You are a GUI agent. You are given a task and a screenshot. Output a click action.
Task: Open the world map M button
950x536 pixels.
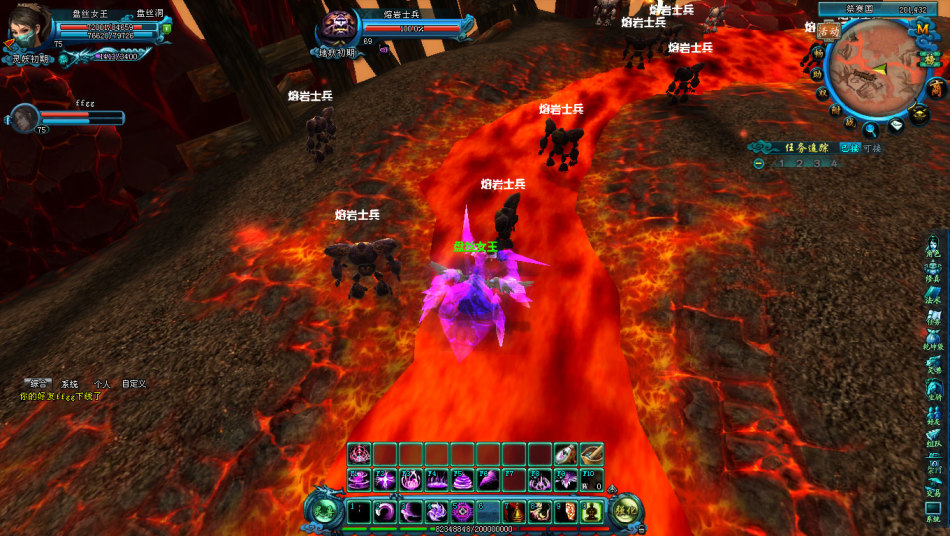[922, 30]
